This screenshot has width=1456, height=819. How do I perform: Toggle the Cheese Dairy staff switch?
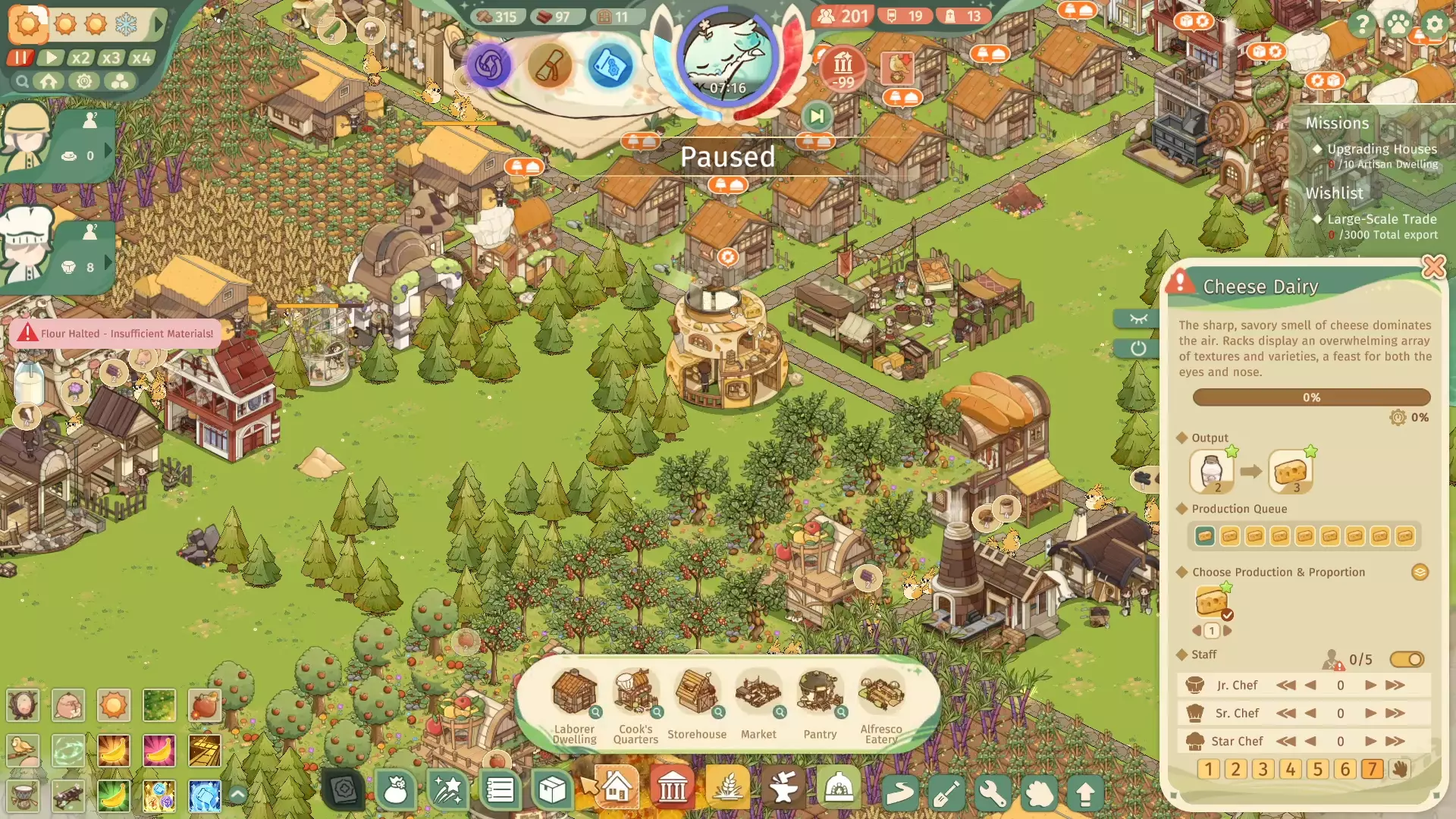pyautogui.click(x=1407, y=660)
